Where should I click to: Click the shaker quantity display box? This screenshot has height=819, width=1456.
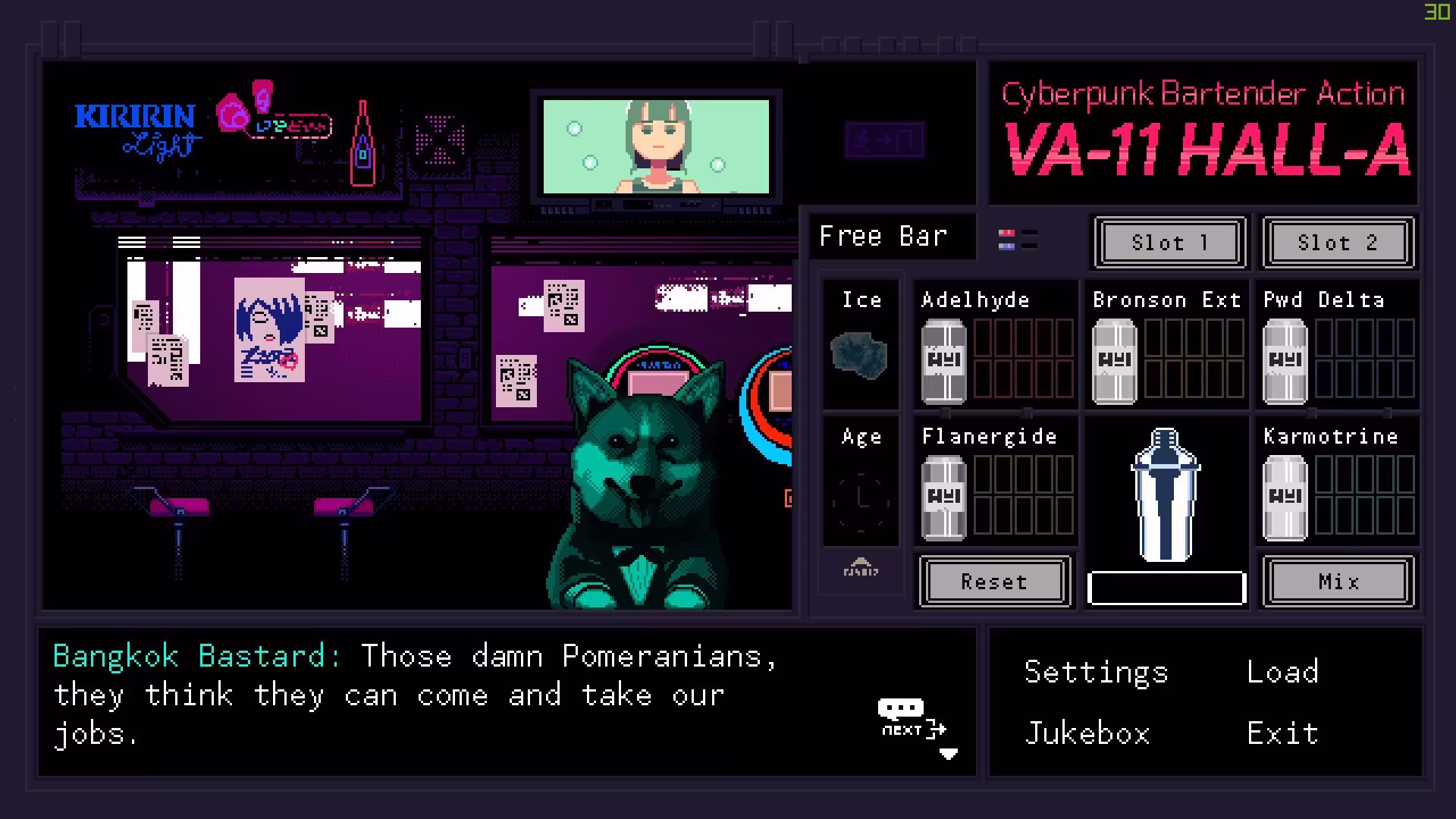[x=1166, y=588]
